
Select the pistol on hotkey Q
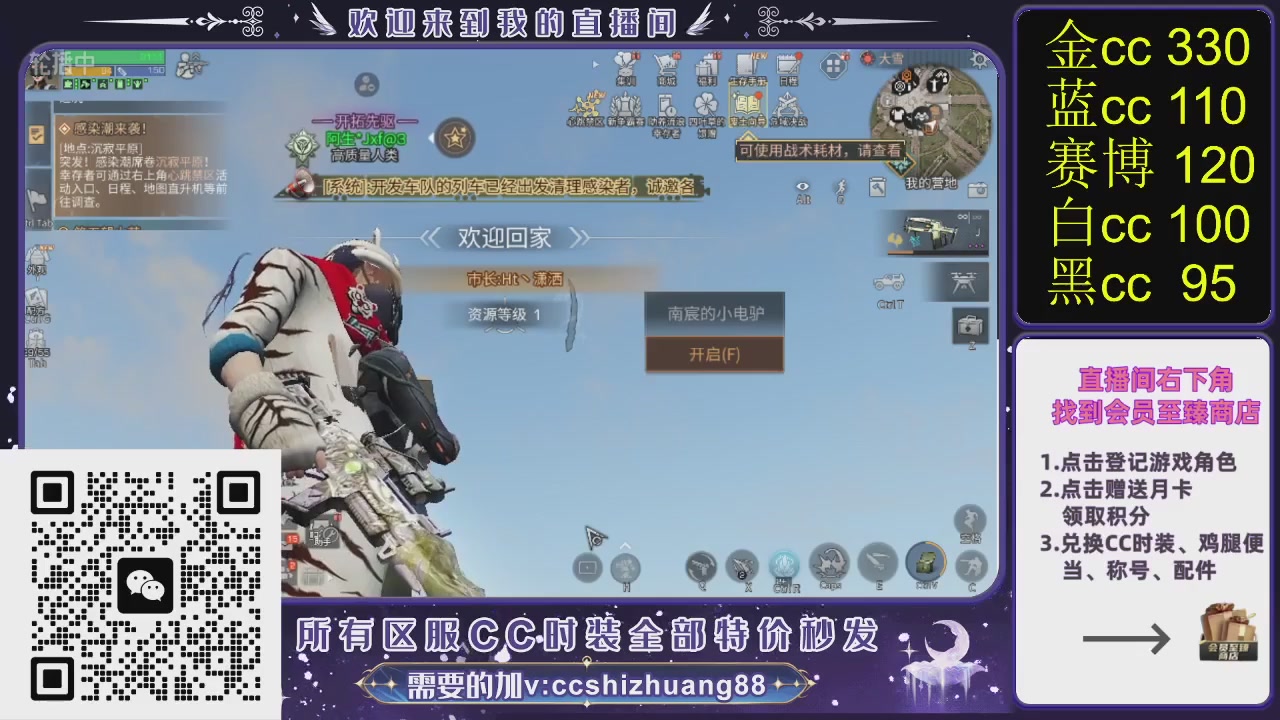tap(701, 566)
